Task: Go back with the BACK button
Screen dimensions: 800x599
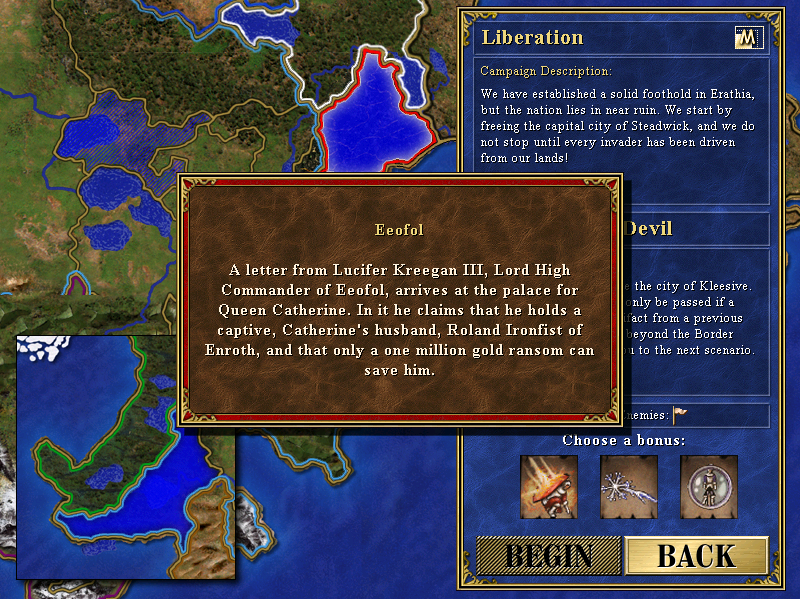Action: (696, 556)
